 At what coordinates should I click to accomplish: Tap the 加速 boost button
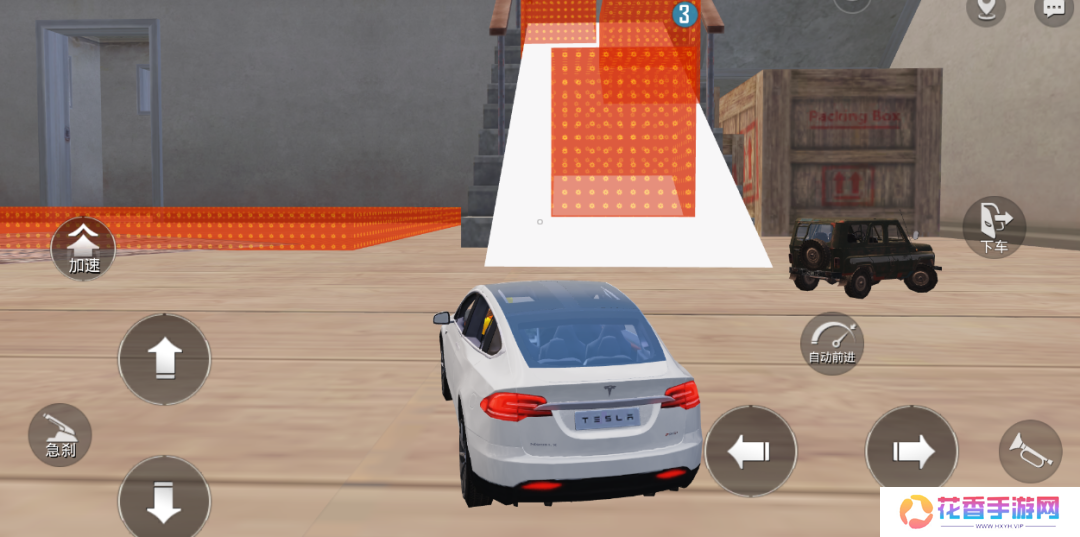[84, 249]
